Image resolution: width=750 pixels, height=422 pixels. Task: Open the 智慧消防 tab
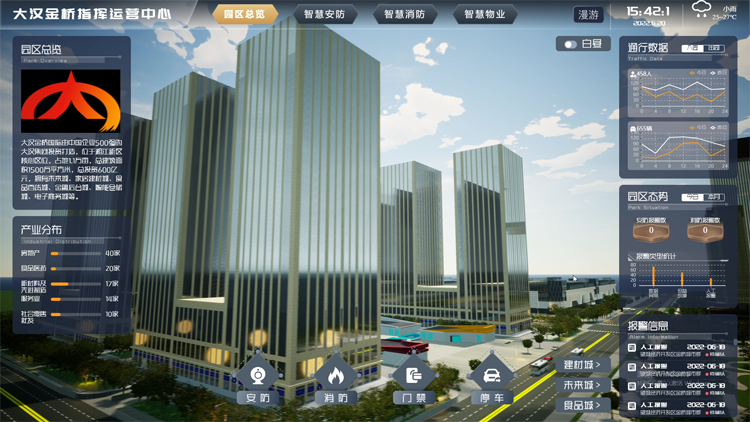(x=405, y=15)
